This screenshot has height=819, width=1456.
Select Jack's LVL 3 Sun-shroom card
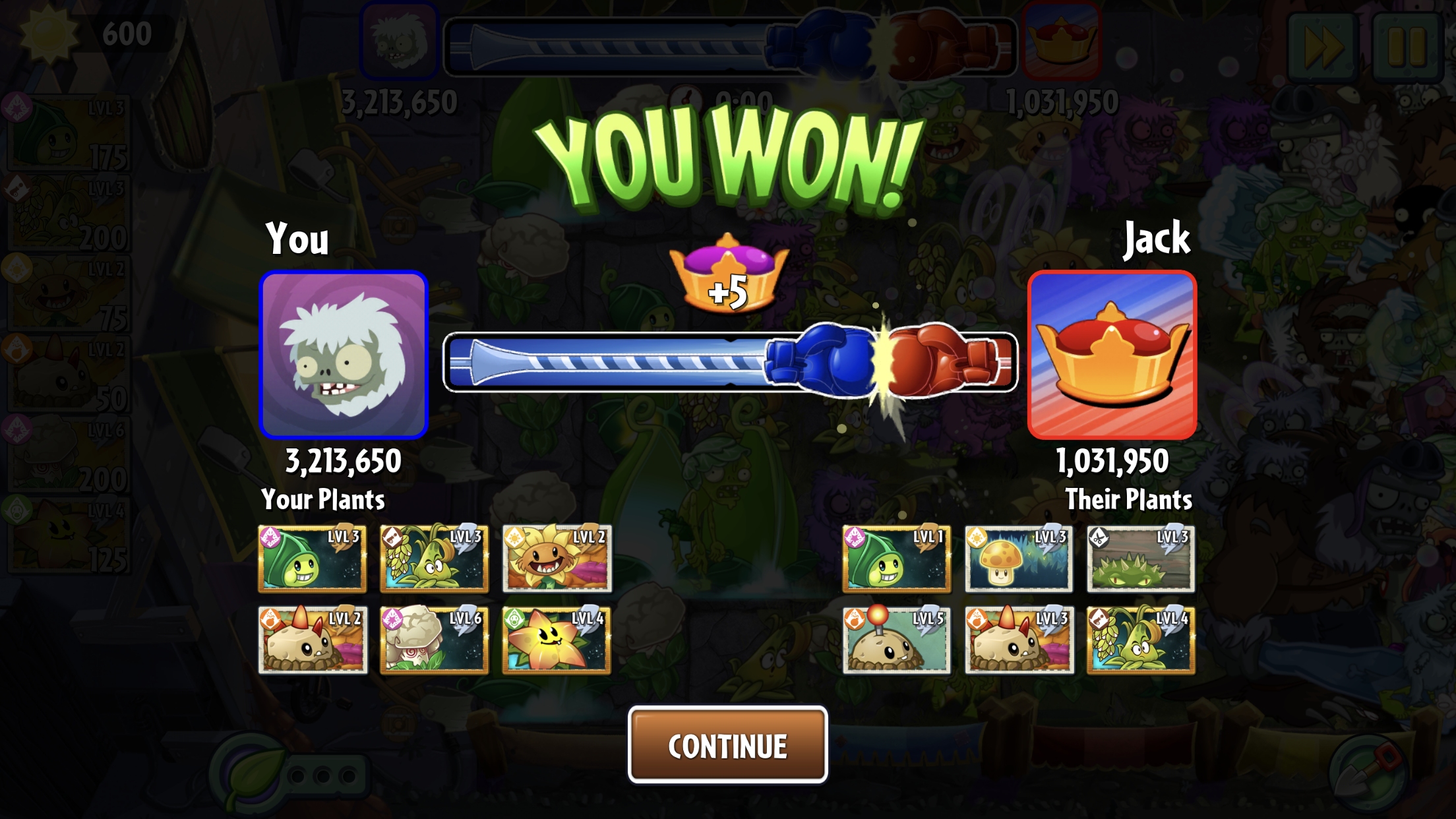[1018, 559]
